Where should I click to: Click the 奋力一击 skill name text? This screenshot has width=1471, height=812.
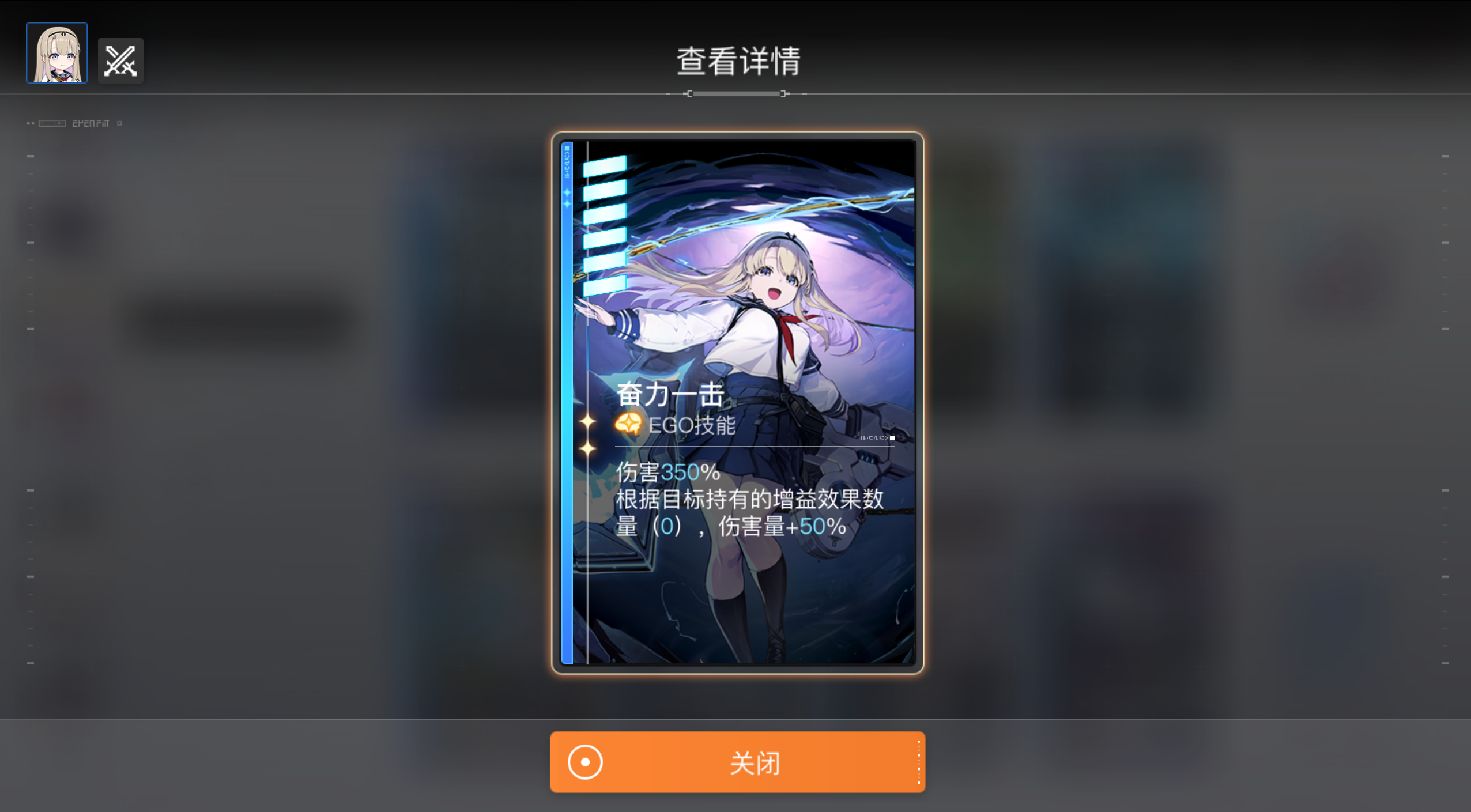(670, 394)
